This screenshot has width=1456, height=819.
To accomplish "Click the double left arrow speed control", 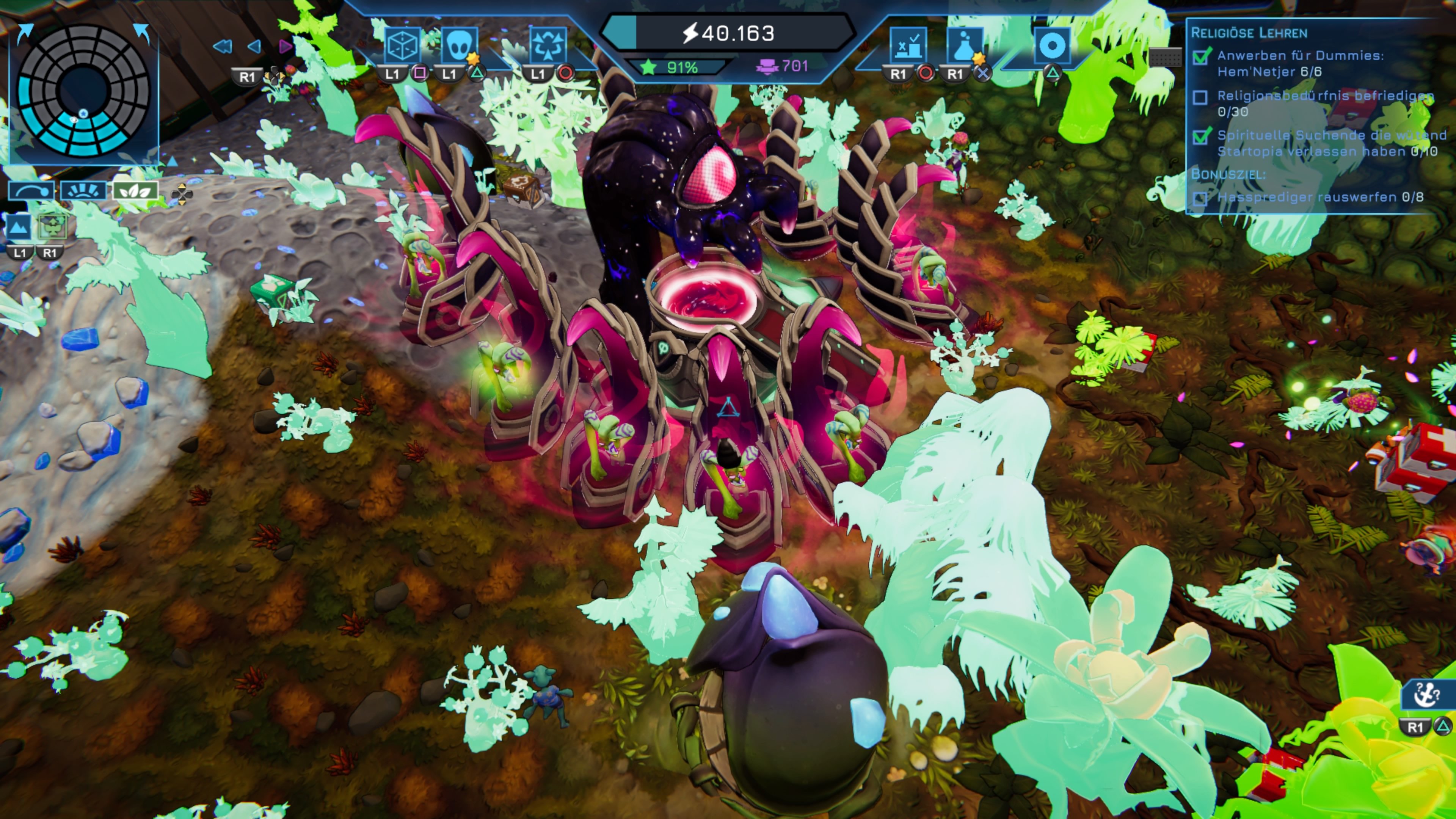I will click(222, 46).
